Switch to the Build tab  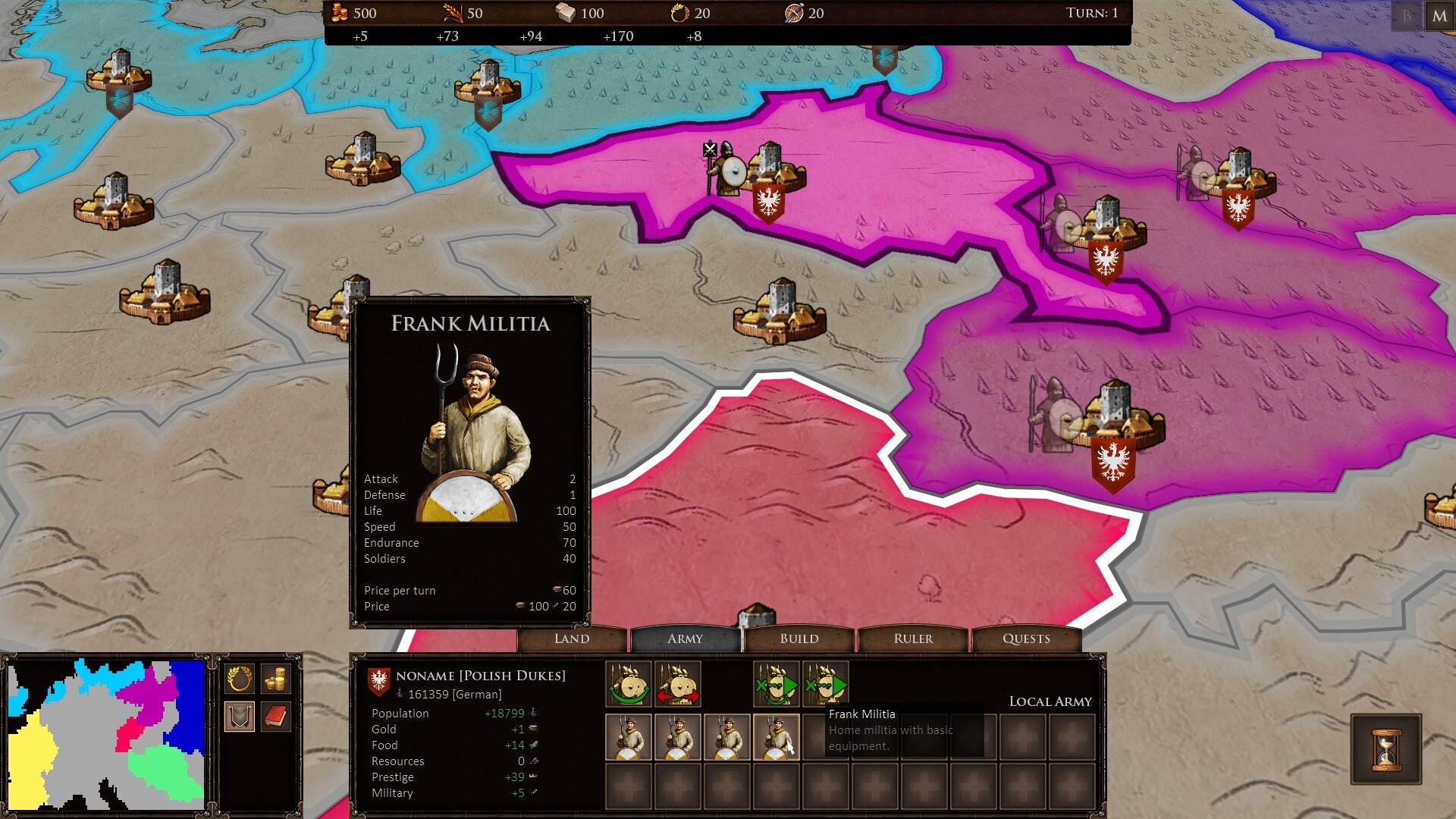point(799,639)
